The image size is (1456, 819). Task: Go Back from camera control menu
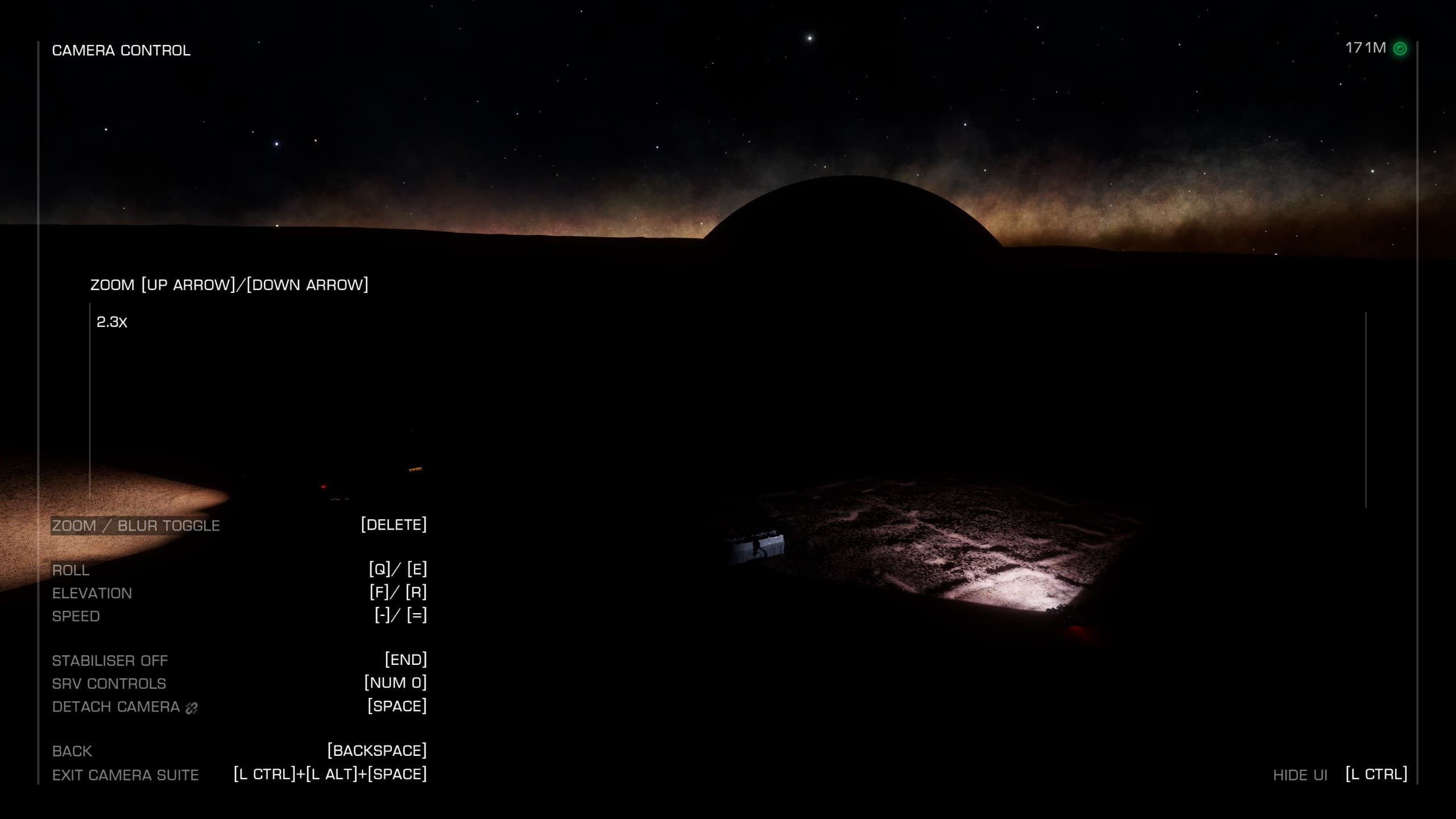click(x=72, y=751)
